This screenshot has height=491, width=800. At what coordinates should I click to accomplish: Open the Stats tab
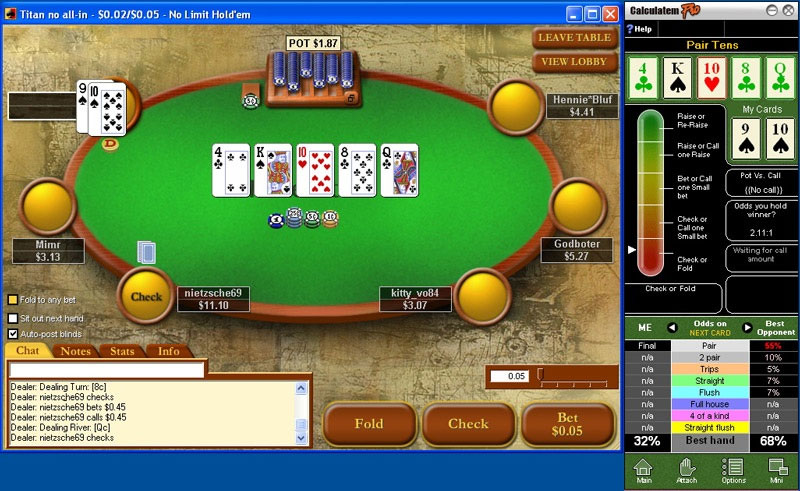(122, 351)
